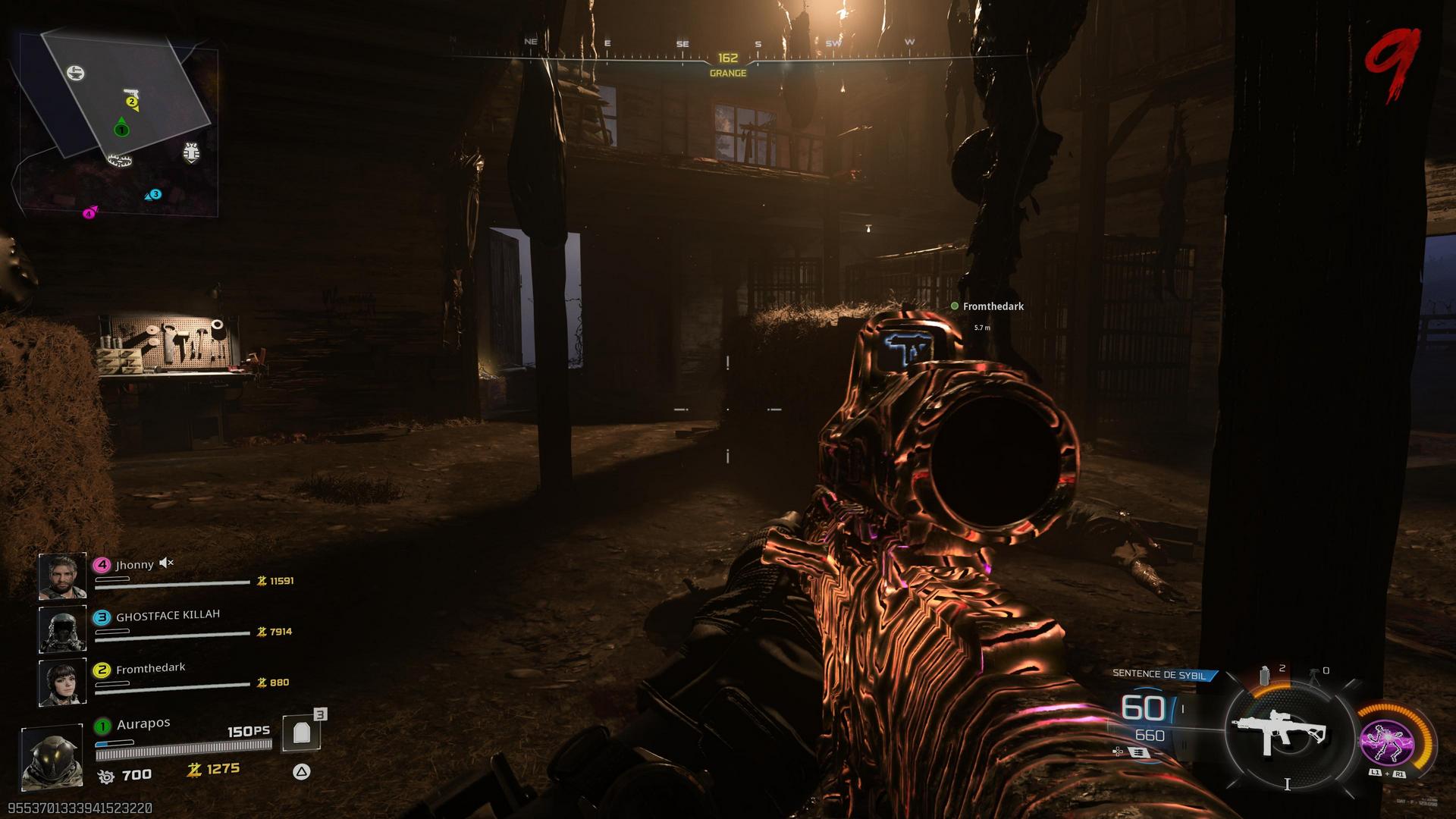Click the Fromthedark teammate name tag

[993, 306]
